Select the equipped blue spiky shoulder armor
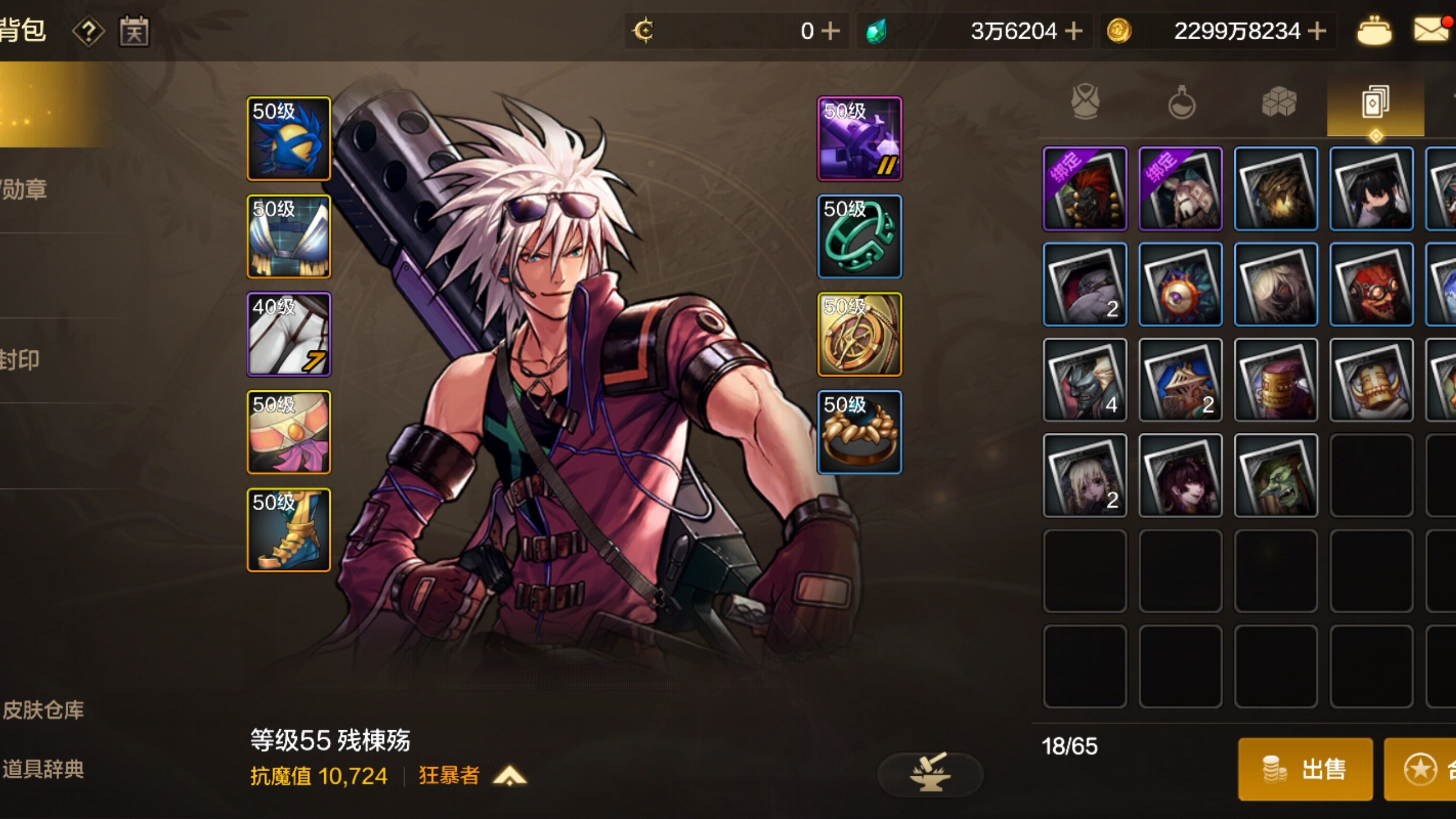This screenshot has height=819, width=1456. 289,139
